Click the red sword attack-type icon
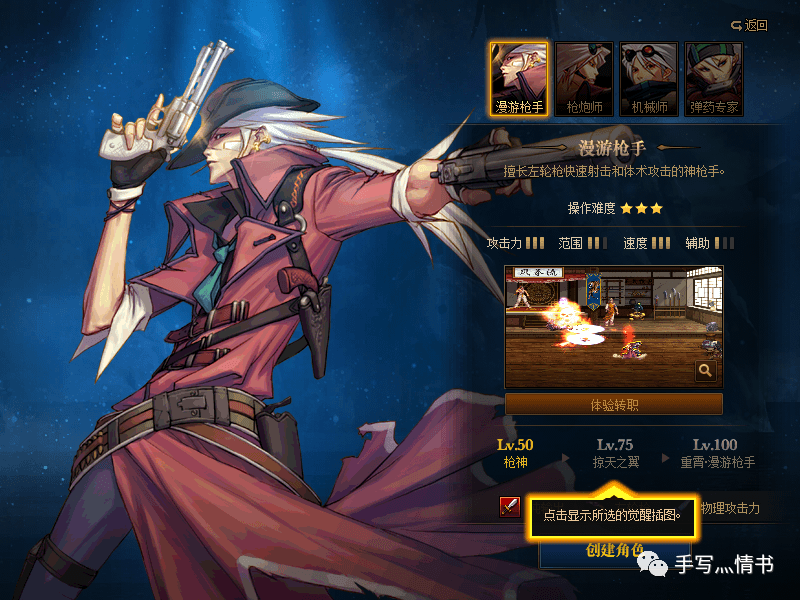 pos(511,507)
